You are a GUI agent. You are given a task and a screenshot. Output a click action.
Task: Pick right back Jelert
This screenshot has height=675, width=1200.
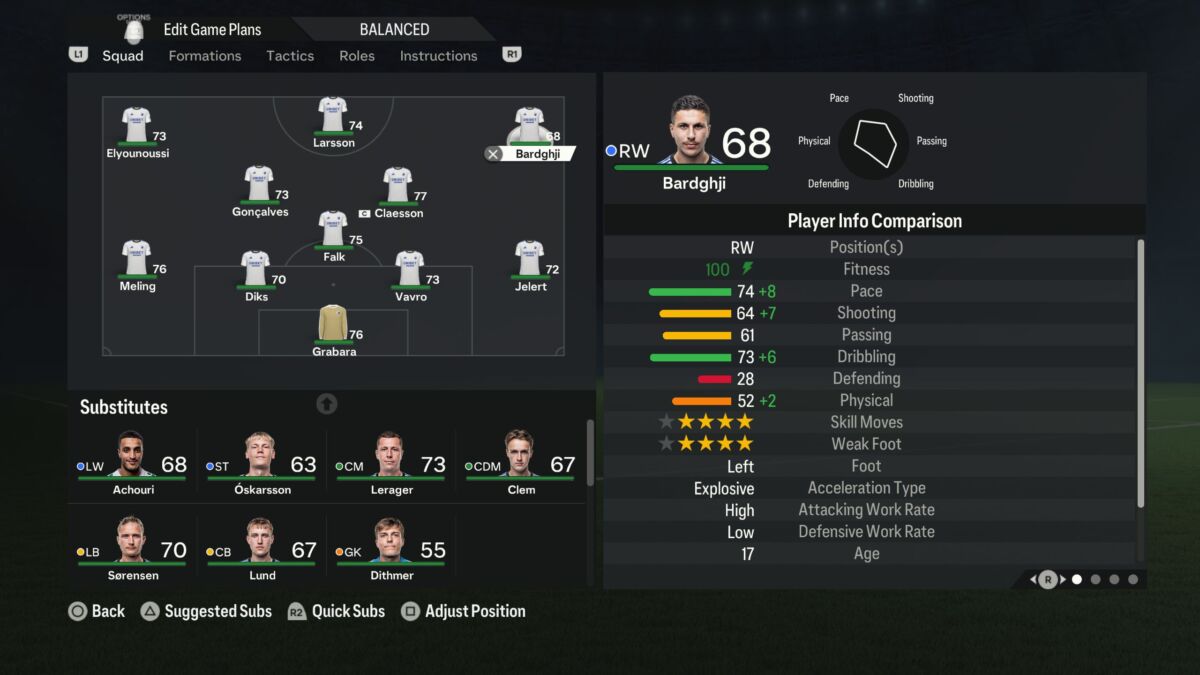529,259
